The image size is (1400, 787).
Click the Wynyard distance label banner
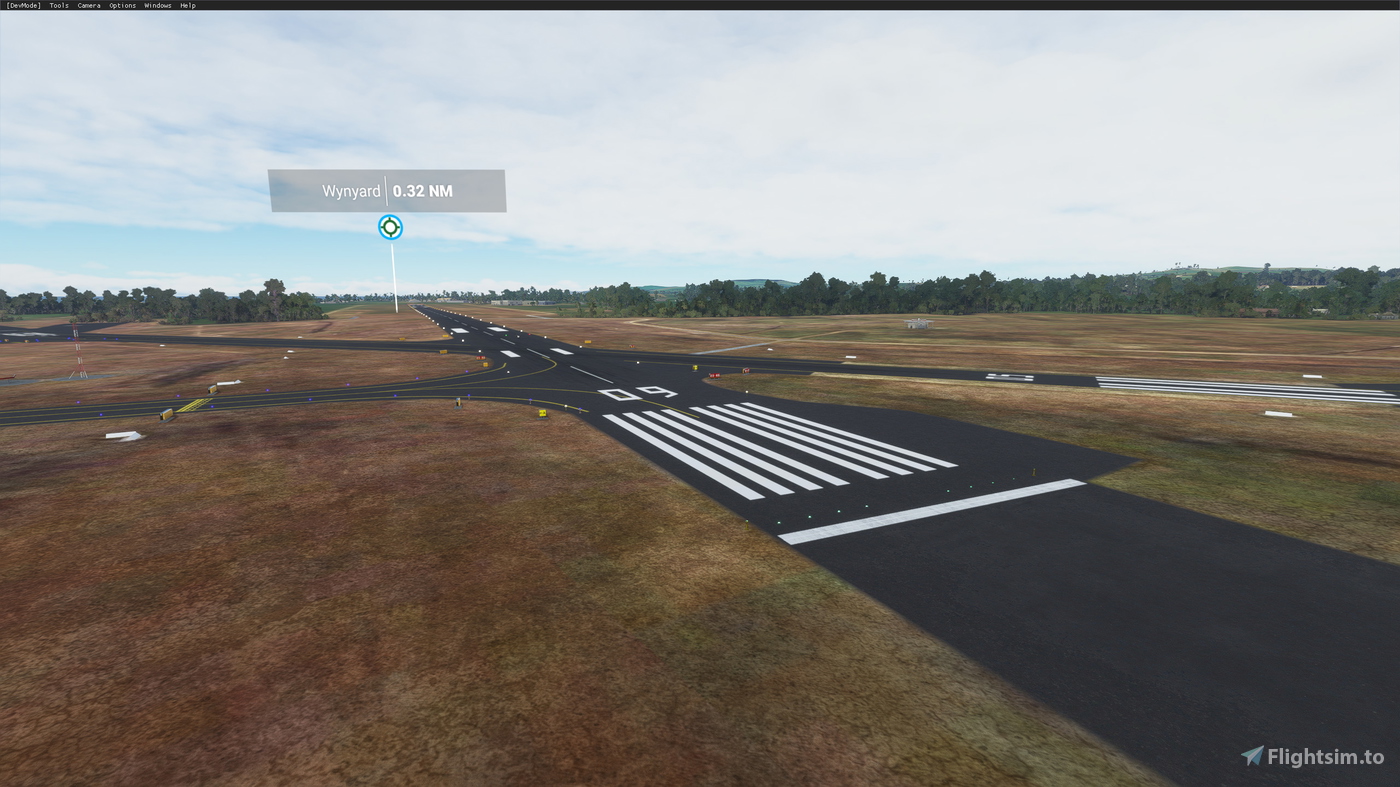387,190
